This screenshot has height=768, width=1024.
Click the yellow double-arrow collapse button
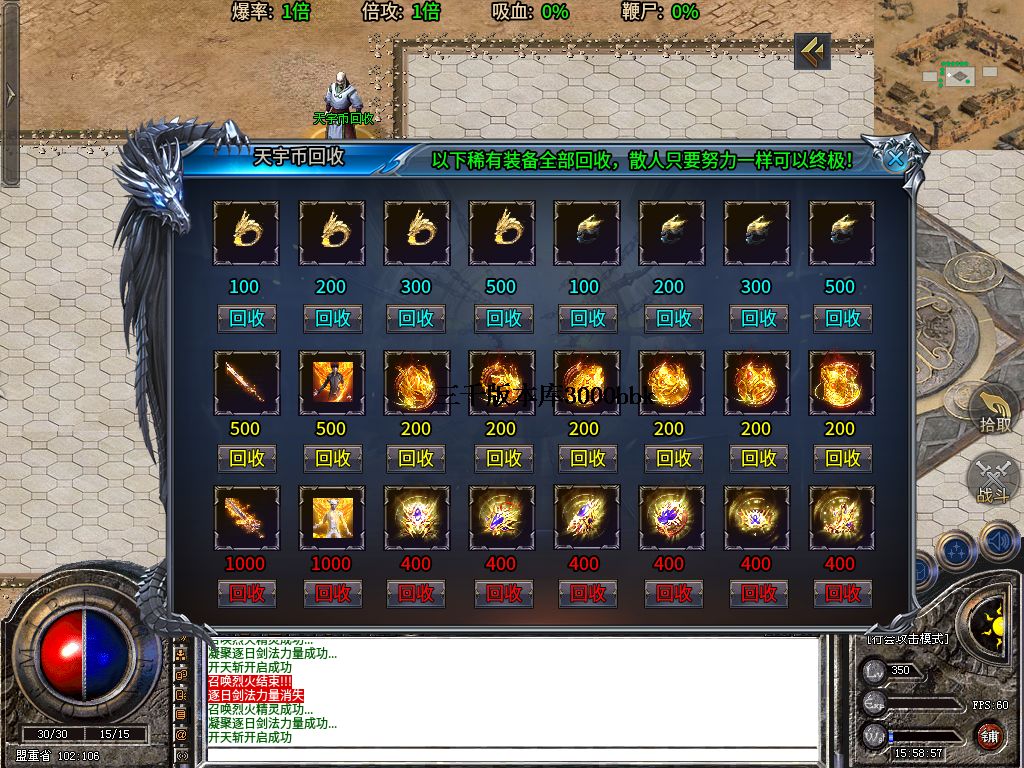click(x=812, y=51)
